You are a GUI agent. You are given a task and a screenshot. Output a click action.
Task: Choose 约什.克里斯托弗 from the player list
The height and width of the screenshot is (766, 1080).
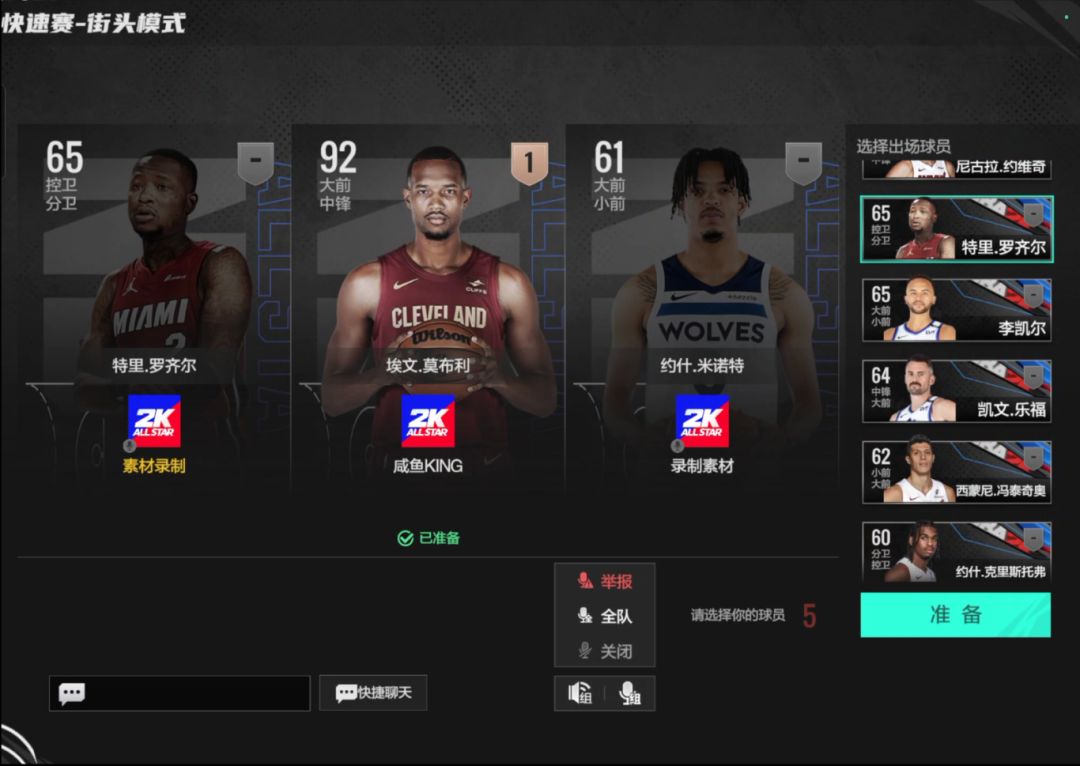coord(956,551)
